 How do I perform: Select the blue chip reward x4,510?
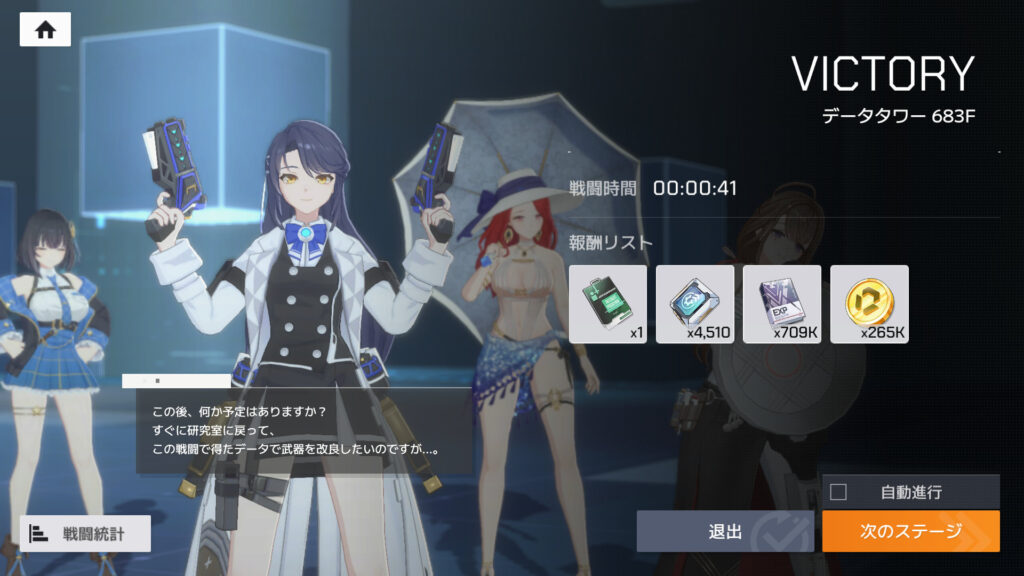pos(695,303)
